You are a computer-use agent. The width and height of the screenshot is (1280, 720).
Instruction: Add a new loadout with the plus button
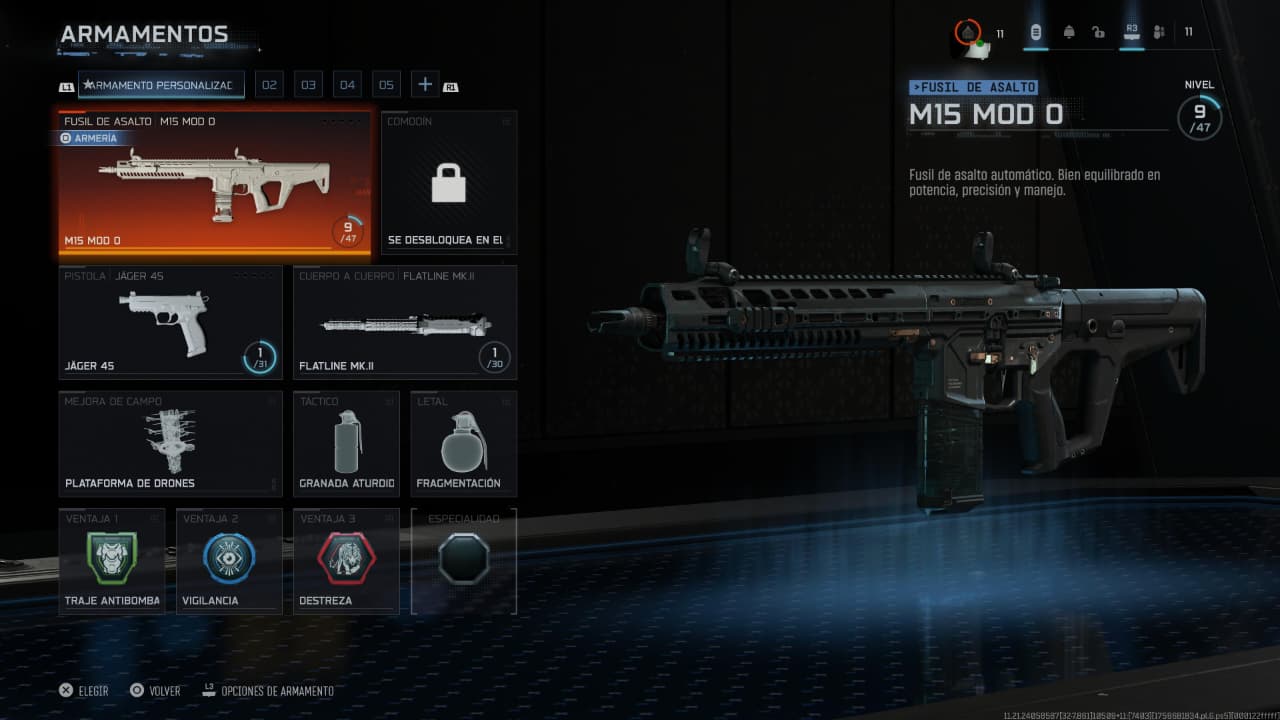click(425, 85)
